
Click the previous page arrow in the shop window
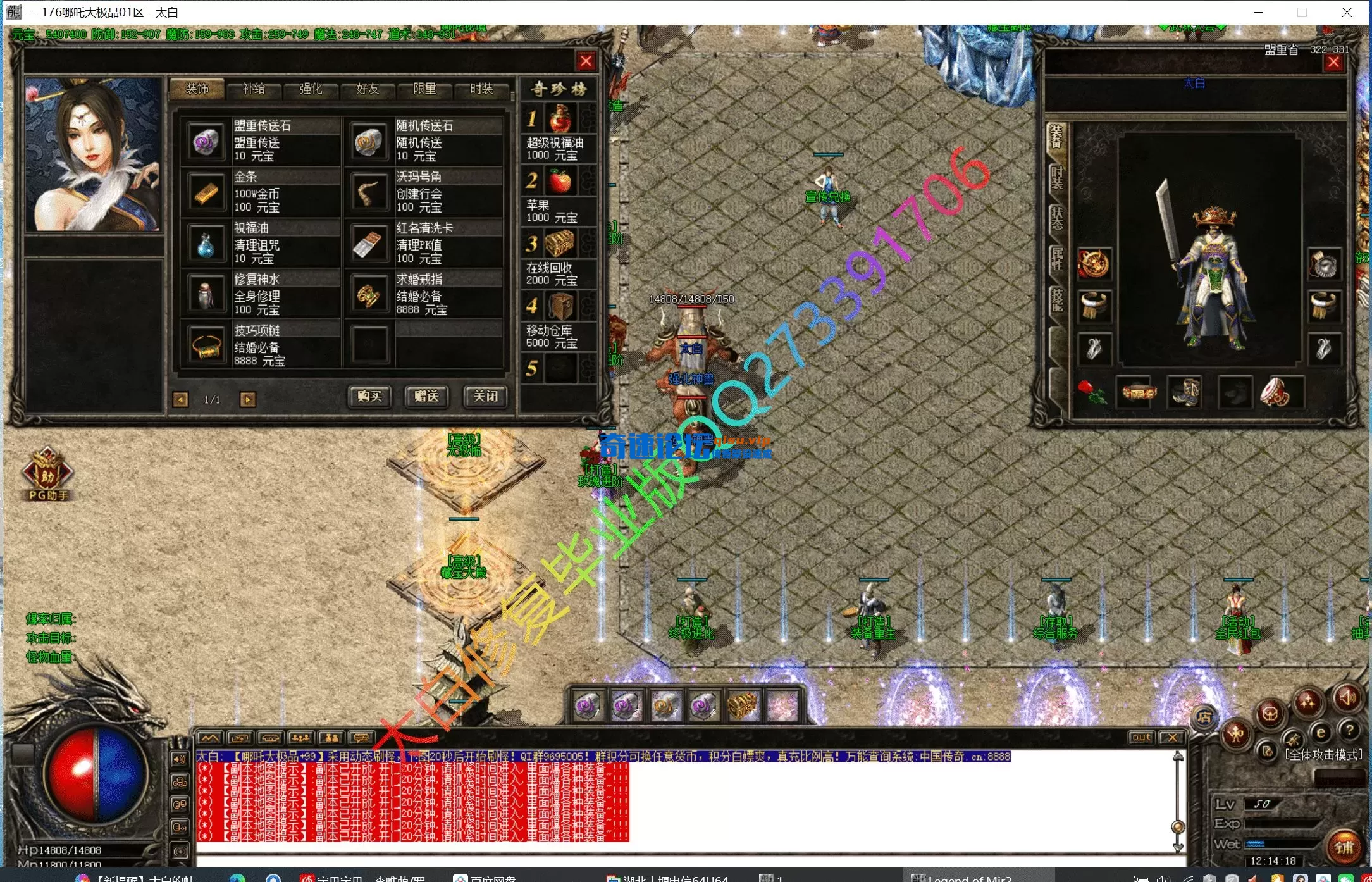pos(182,400)
